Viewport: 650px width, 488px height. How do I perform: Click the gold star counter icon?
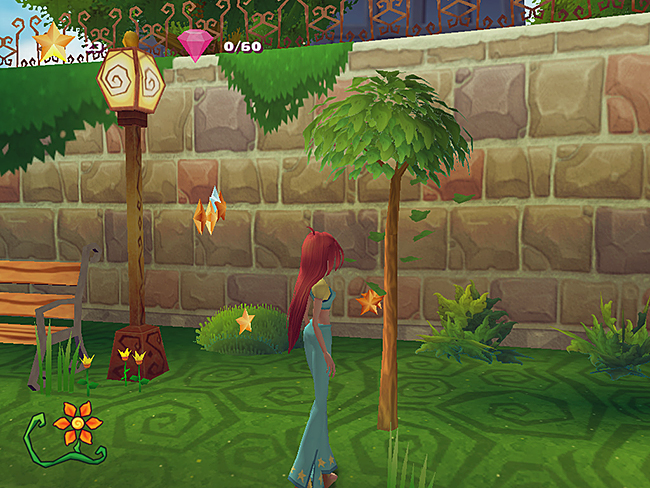[53, 42]
